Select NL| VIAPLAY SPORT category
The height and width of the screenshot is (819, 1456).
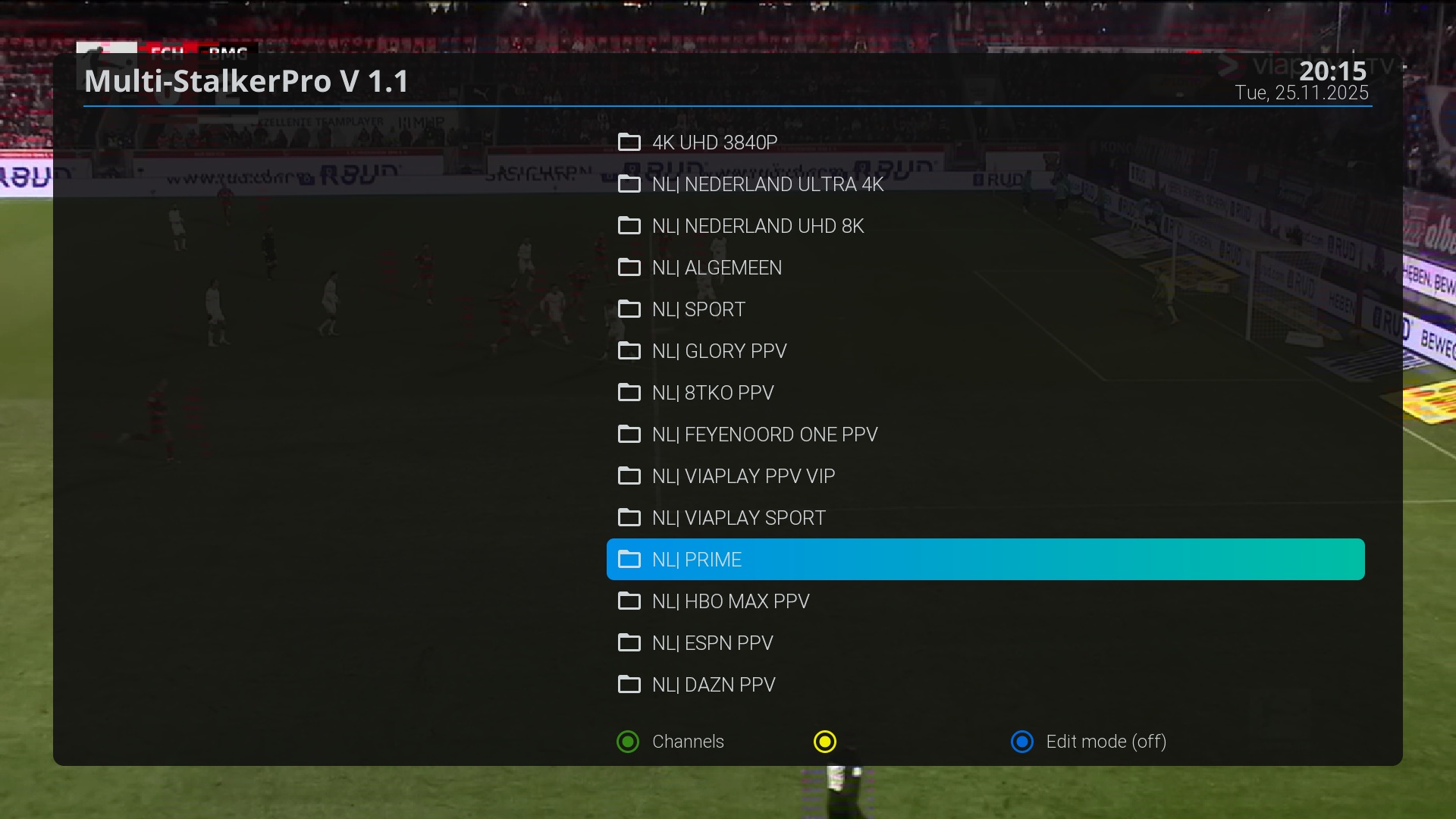(739, 518)
